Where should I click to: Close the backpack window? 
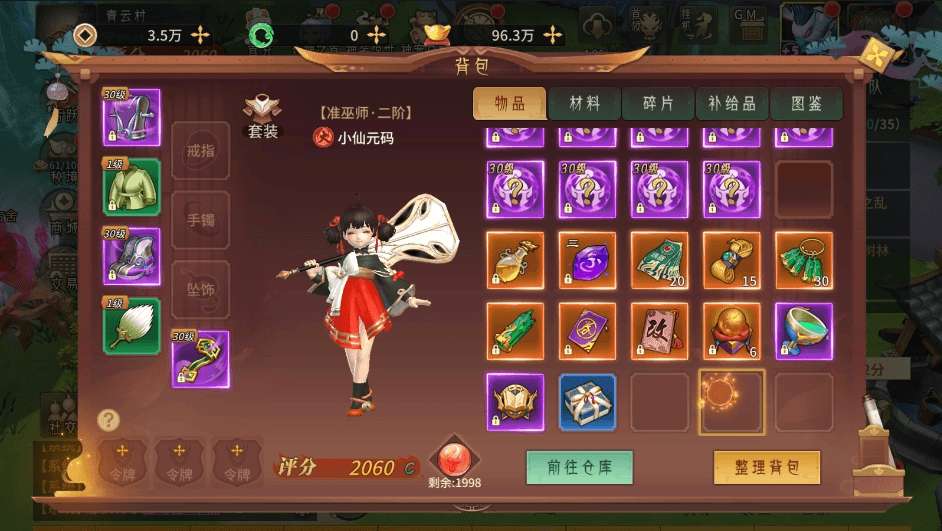coord(876,53)
